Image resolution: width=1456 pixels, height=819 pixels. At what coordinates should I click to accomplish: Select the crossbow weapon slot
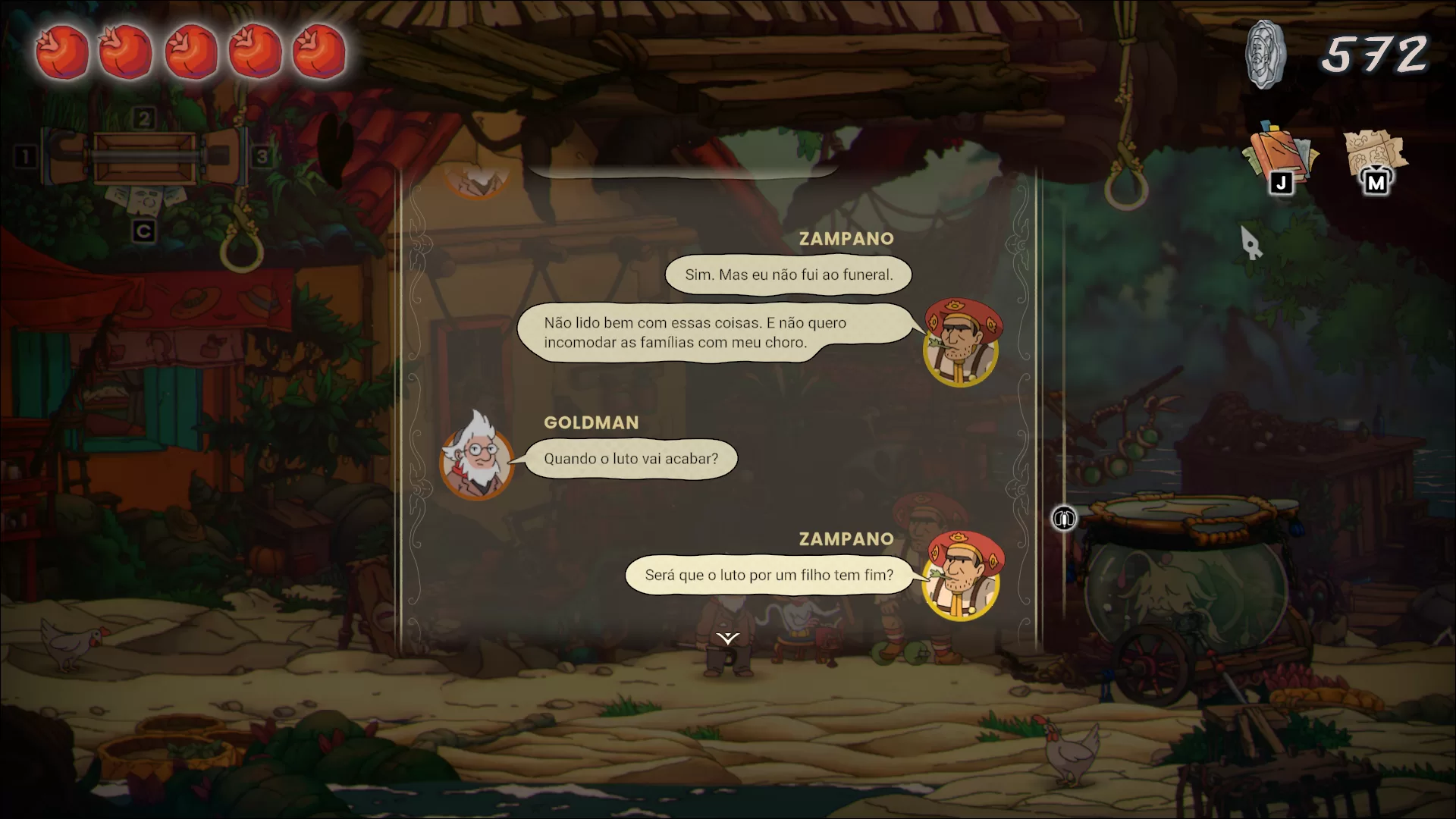click(x=144, y=157)
